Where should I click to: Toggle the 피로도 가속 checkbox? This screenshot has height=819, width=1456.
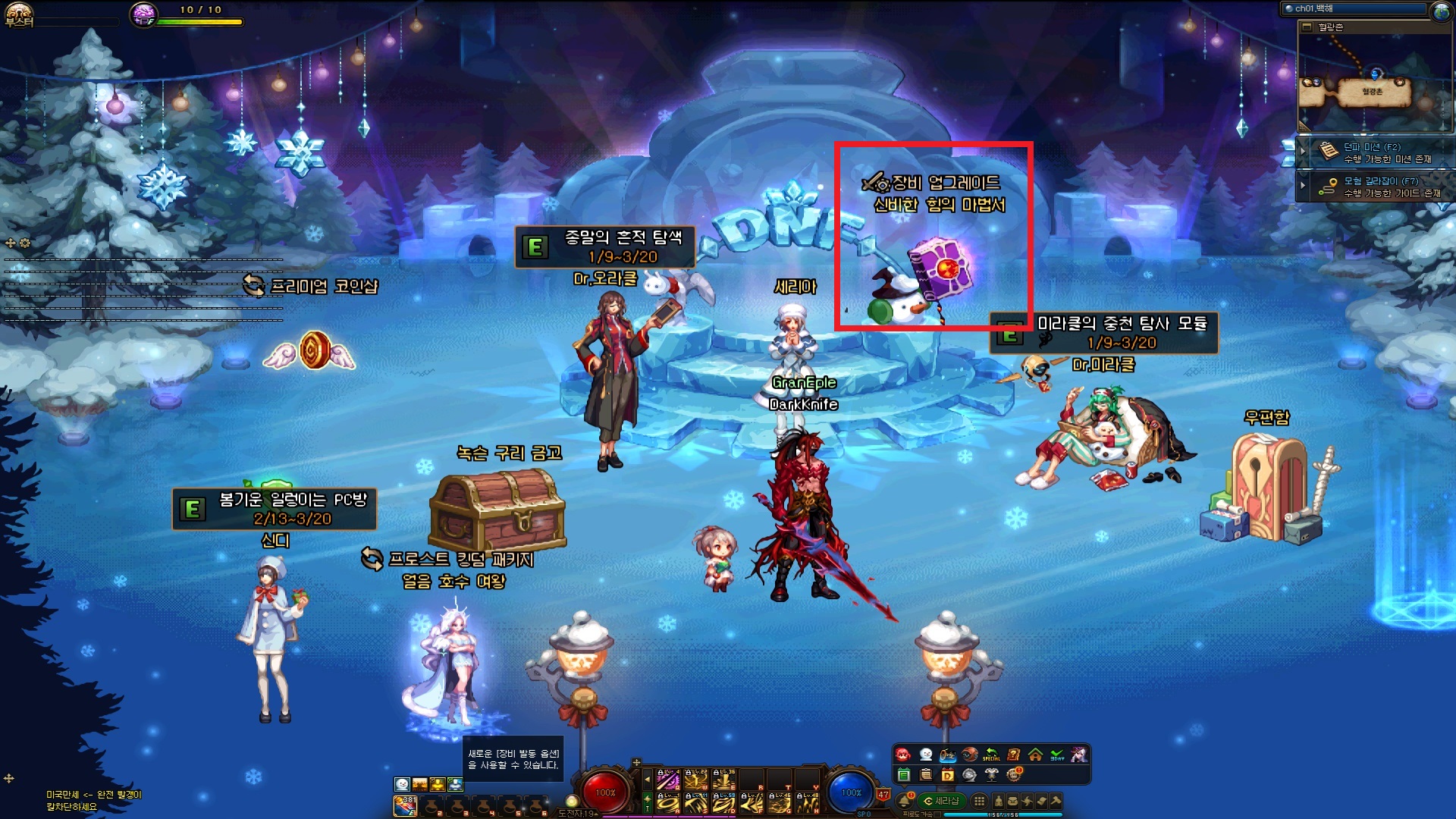point(939,814)
